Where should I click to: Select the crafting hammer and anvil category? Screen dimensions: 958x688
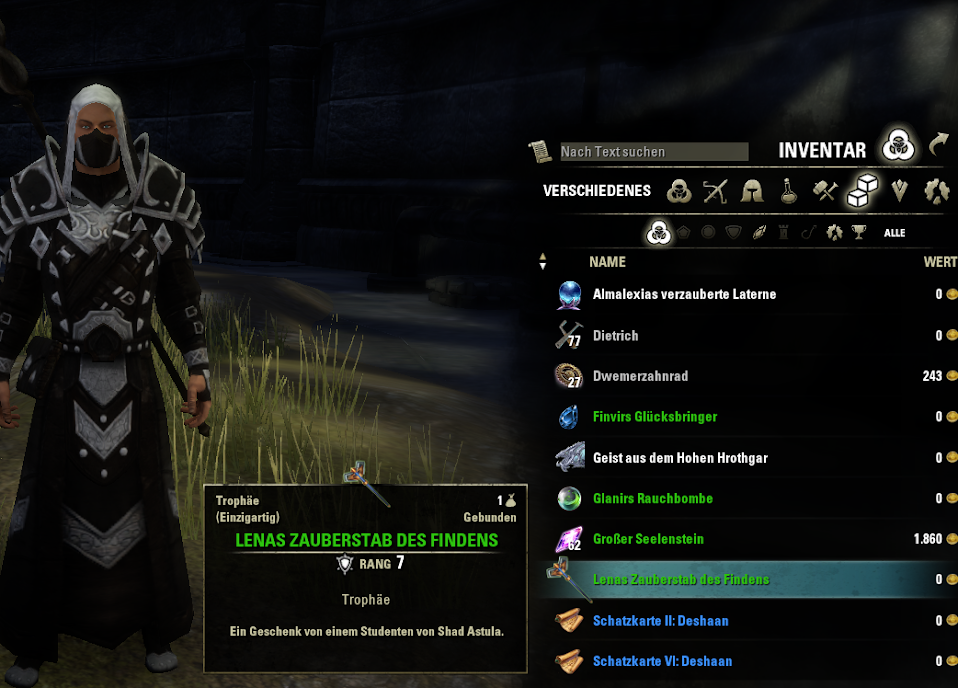click(825, 190)
